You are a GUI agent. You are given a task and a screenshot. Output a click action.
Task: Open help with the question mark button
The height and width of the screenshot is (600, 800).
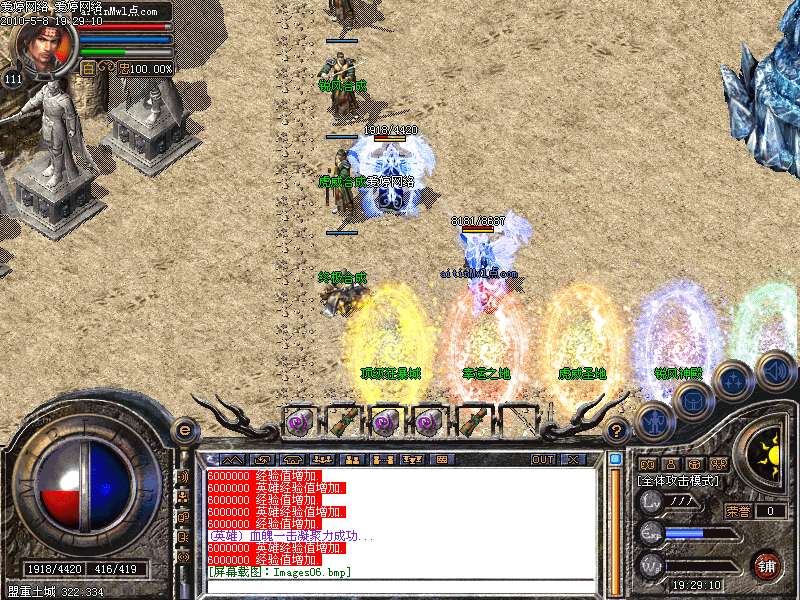[x=617, y=431]
